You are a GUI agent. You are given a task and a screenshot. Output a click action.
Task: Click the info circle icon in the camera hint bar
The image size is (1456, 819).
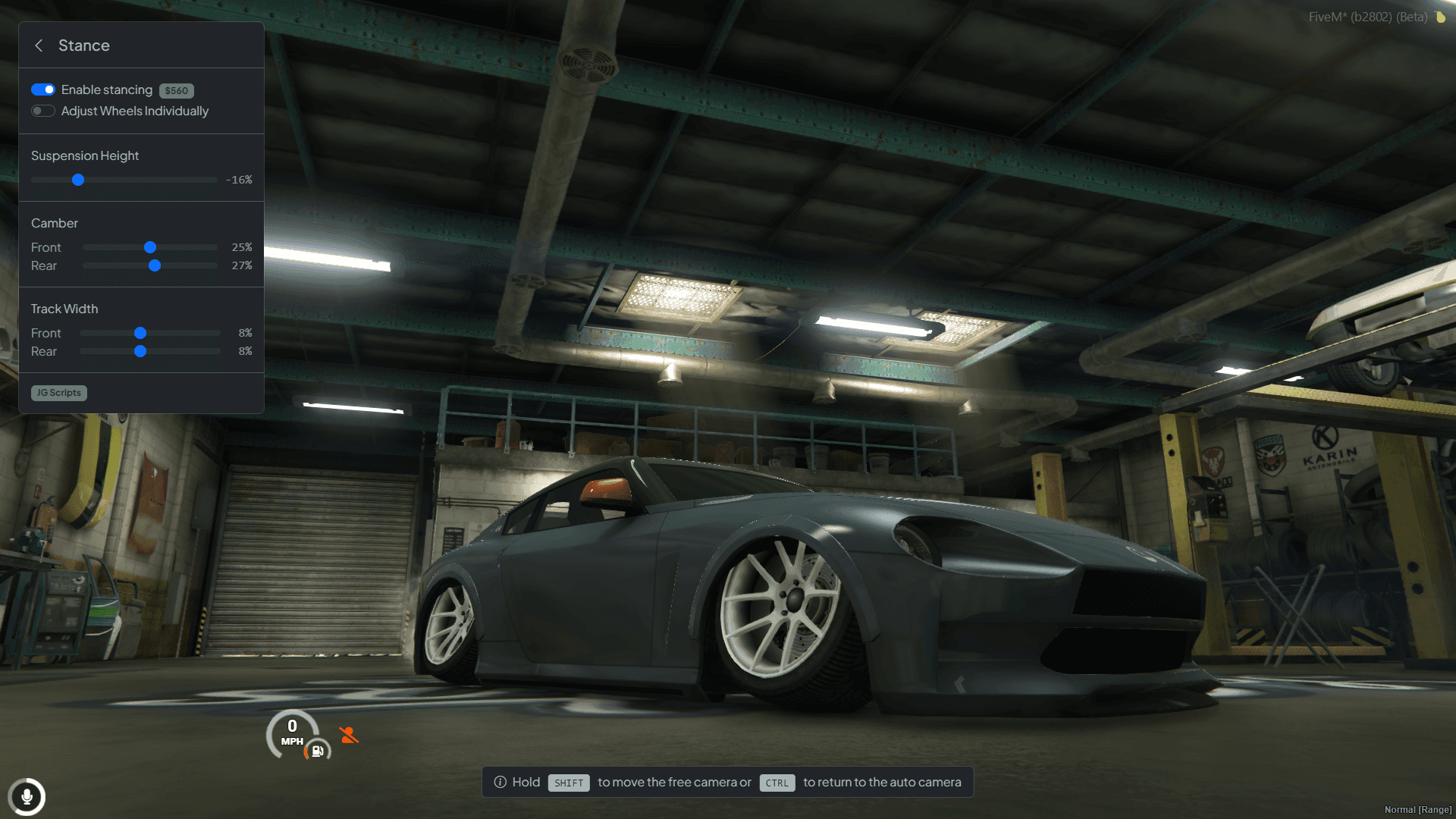point(500,782)
